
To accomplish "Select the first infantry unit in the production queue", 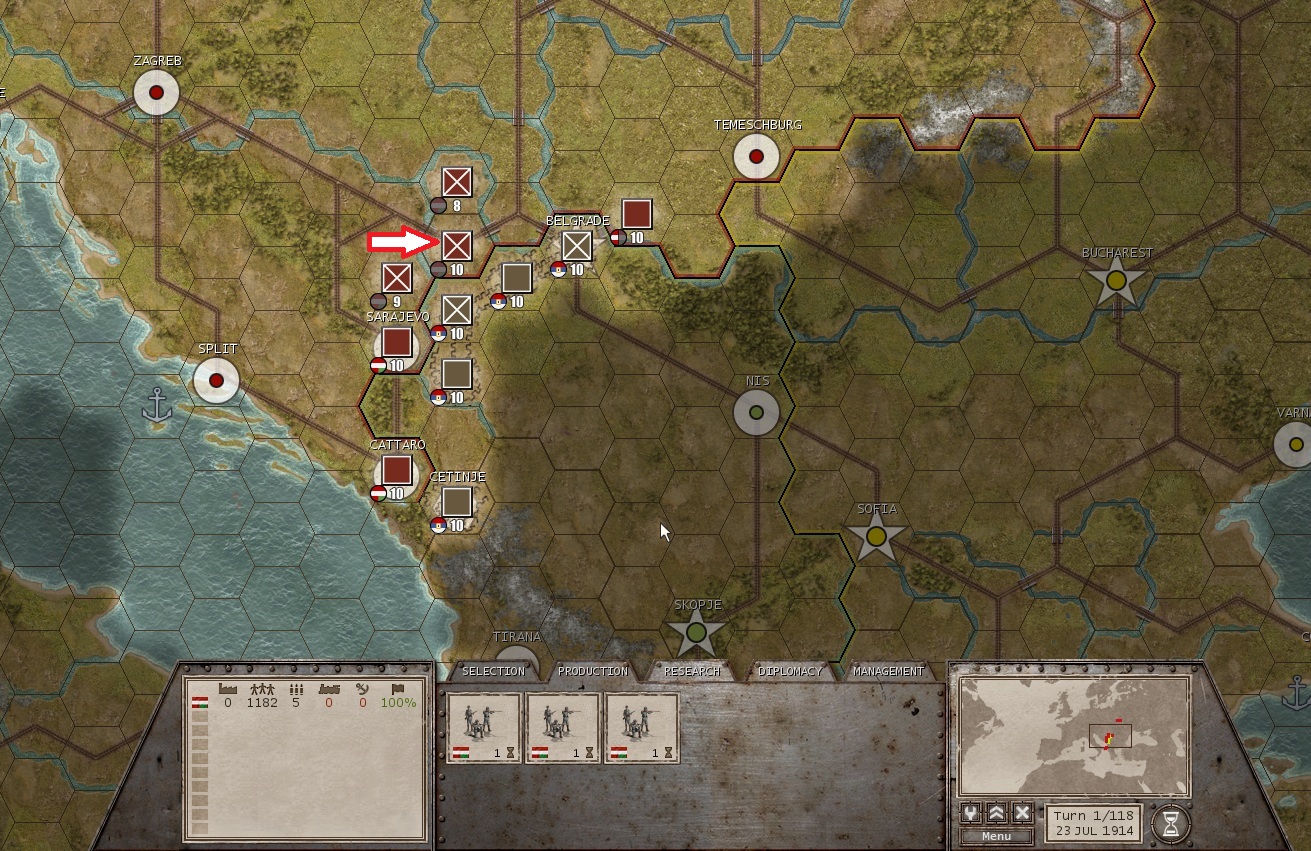I will pos(486,727).
